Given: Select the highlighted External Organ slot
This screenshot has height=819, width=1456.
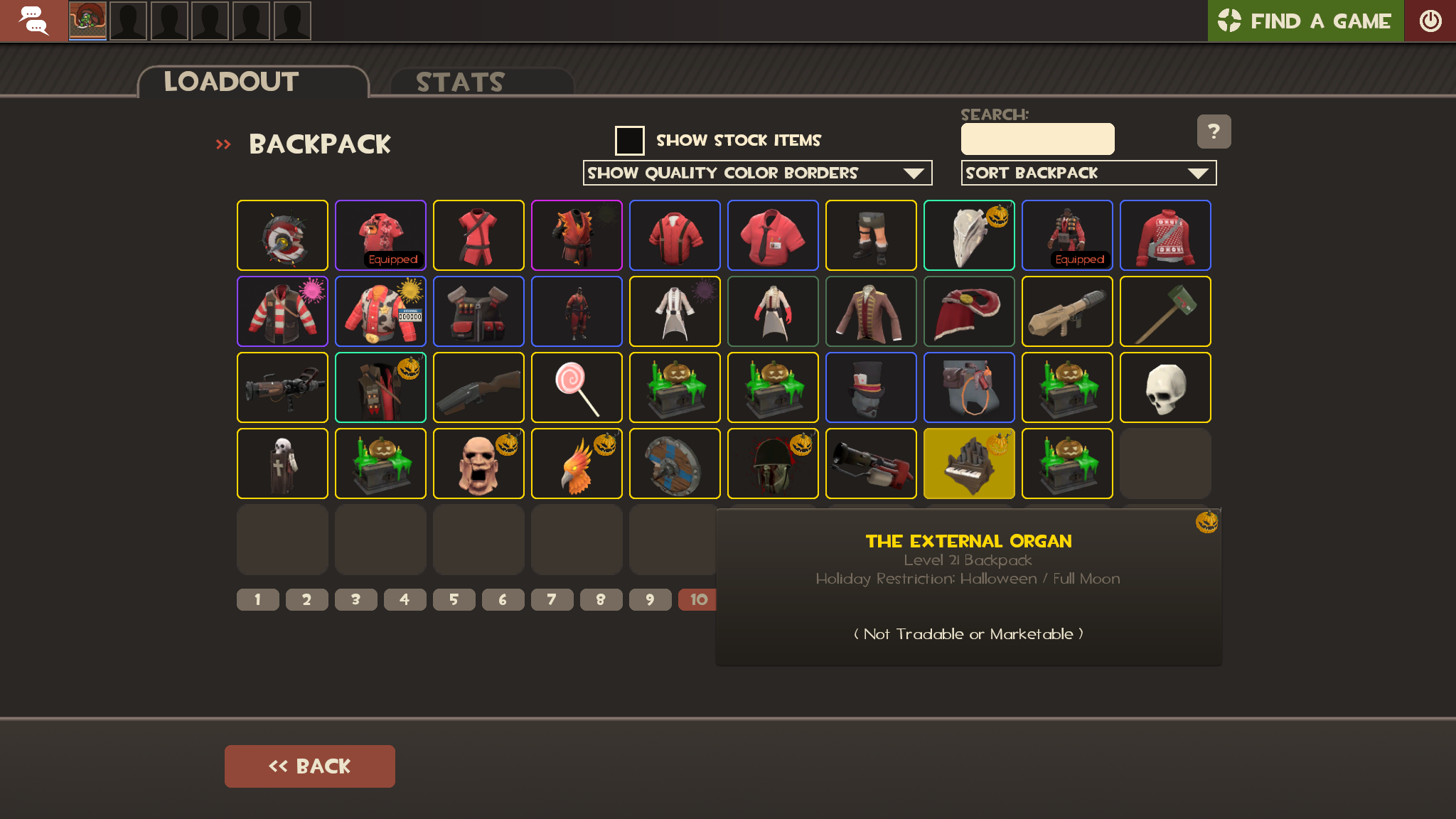Looking at the screenshot, I should click(969, 464).
